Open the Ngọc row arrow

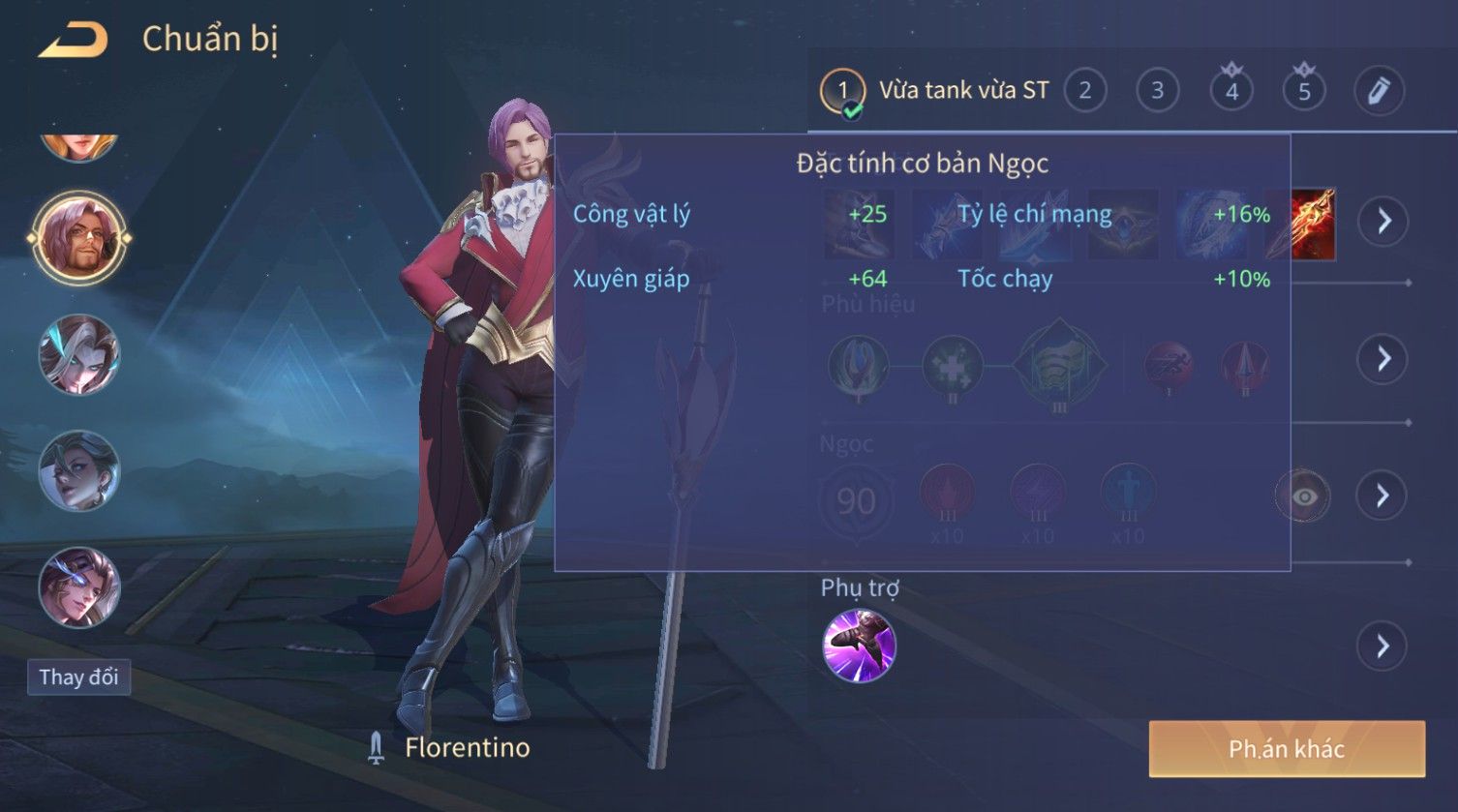point(1383,496)
